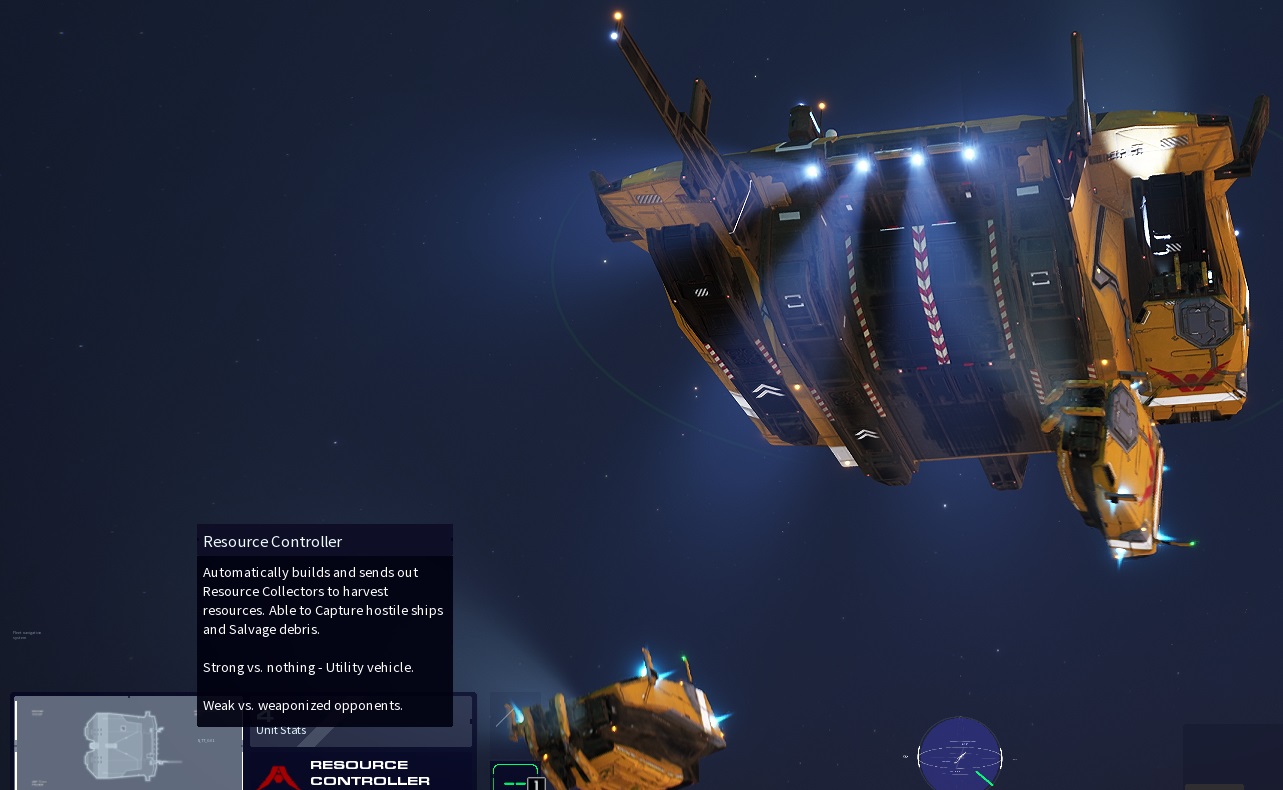Expand the Unit Stats section
Image resolution: width=1283 pixels, height=790 pixels.
281,730
